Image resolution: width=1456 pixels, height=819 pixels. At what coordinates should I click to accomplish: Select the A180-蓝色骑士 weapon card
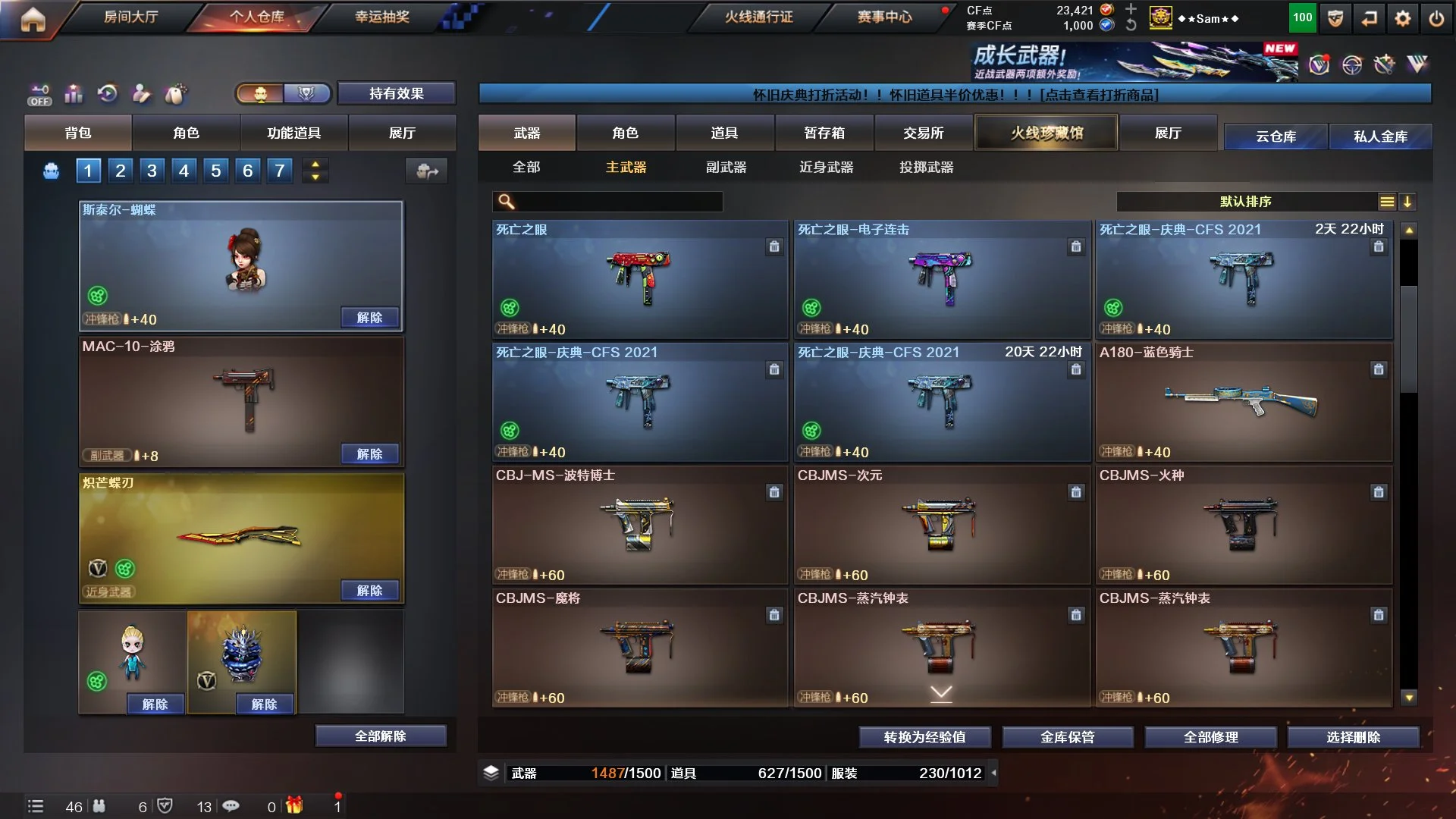[1243, 402]
